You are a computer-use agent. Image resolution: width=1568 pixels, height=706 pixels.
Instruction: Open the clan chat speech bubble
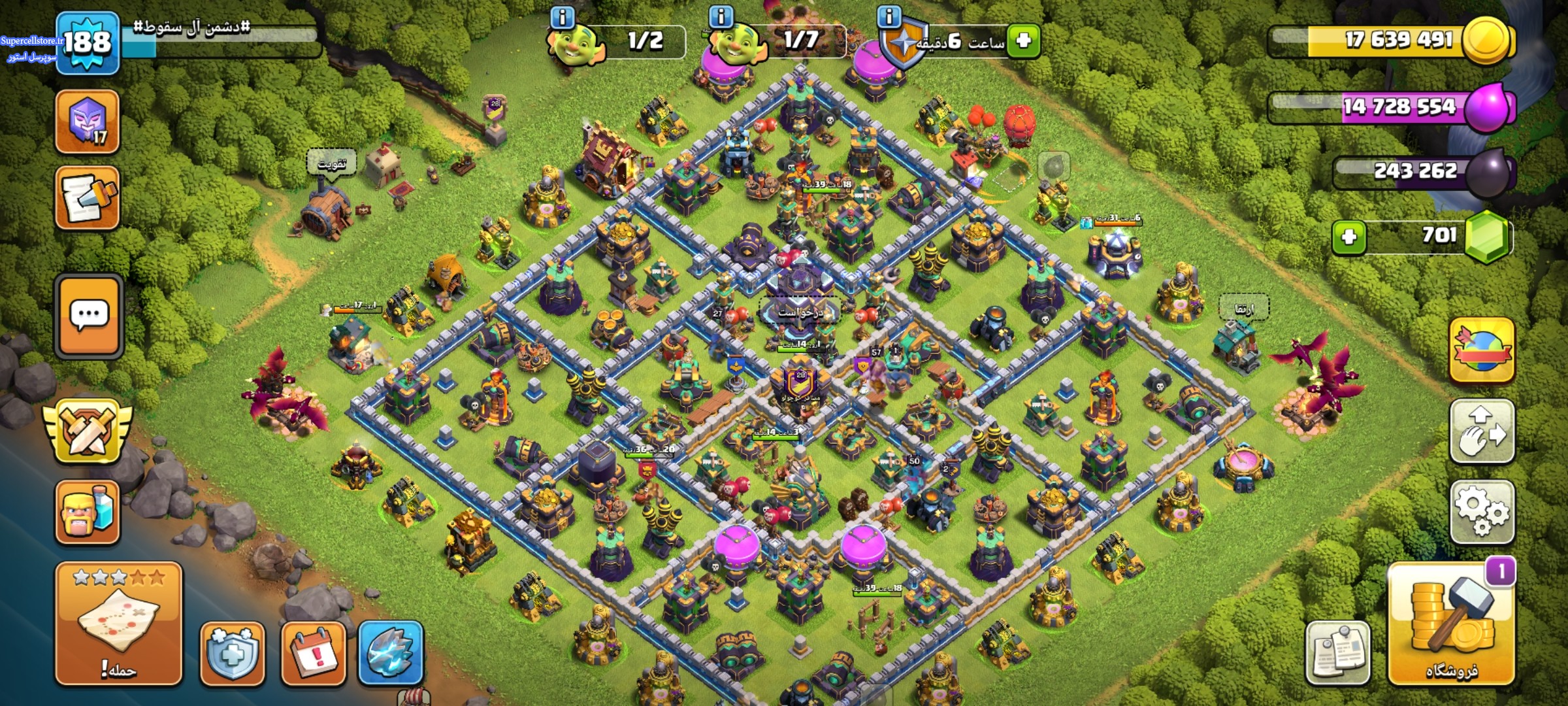point(89,317)
